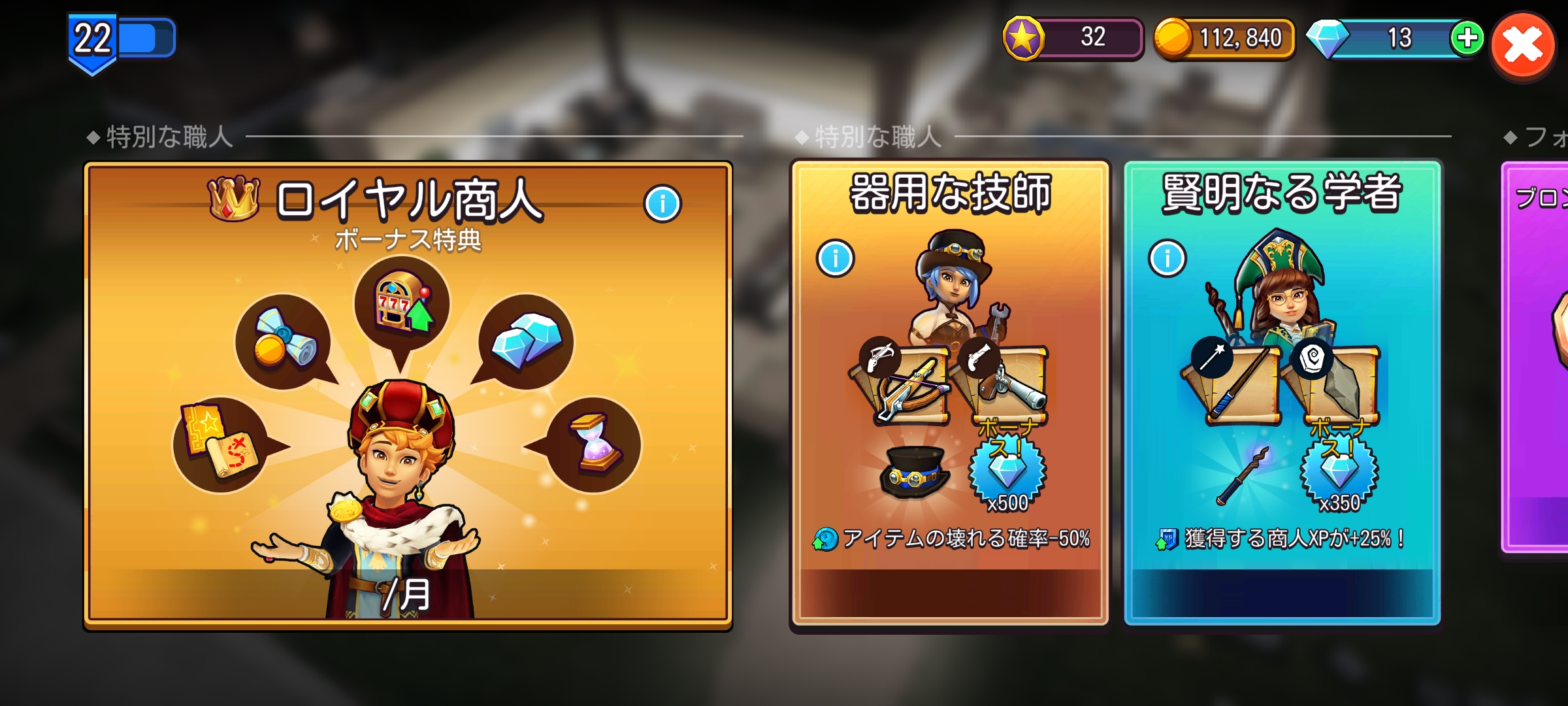Click the gold coin balance showing 112,840

pos(1225,38)
